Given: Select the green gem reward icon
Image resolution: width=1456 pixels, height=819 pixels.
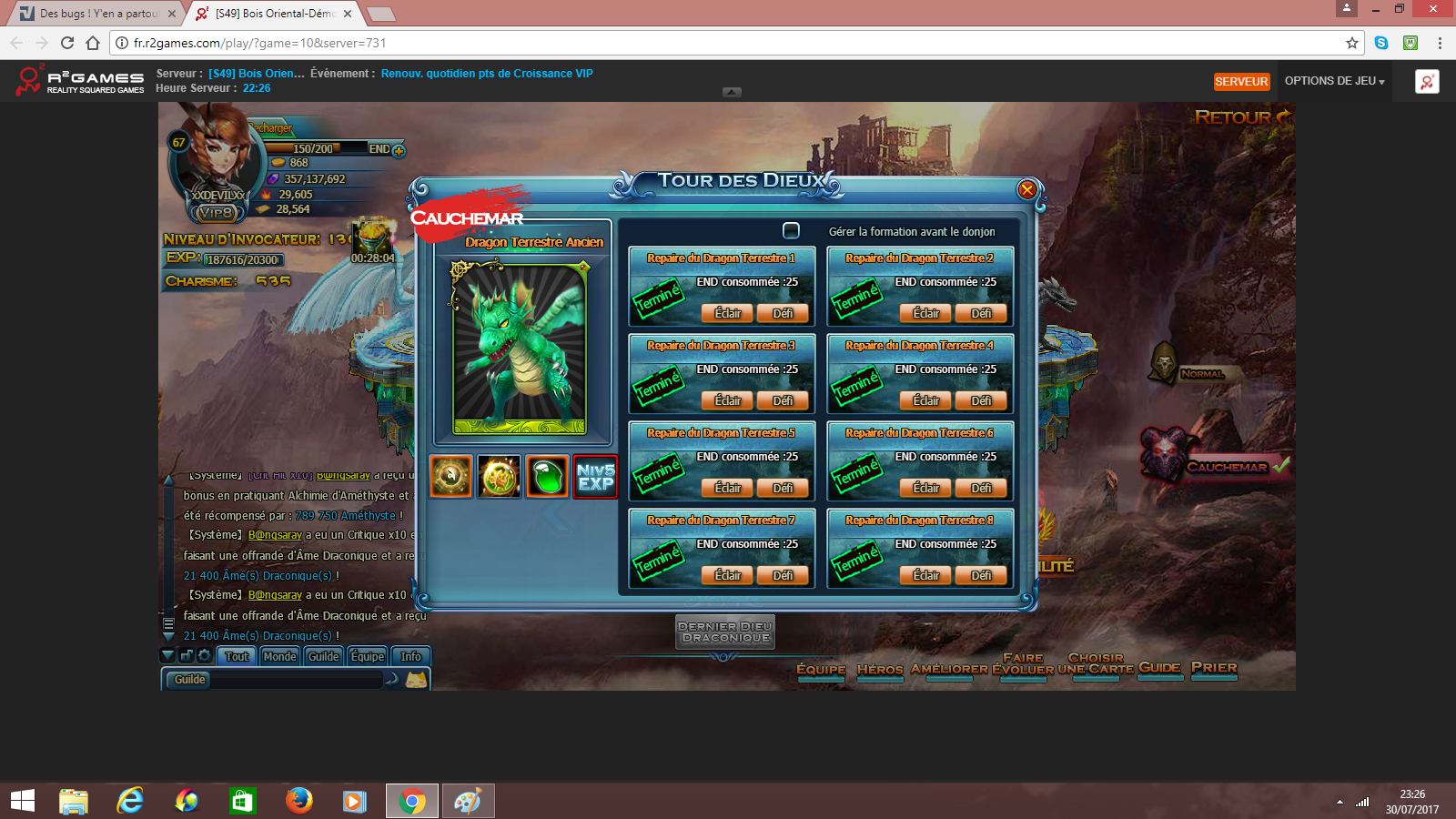Looking at the screenshot, I should click(x=547, y=477).
